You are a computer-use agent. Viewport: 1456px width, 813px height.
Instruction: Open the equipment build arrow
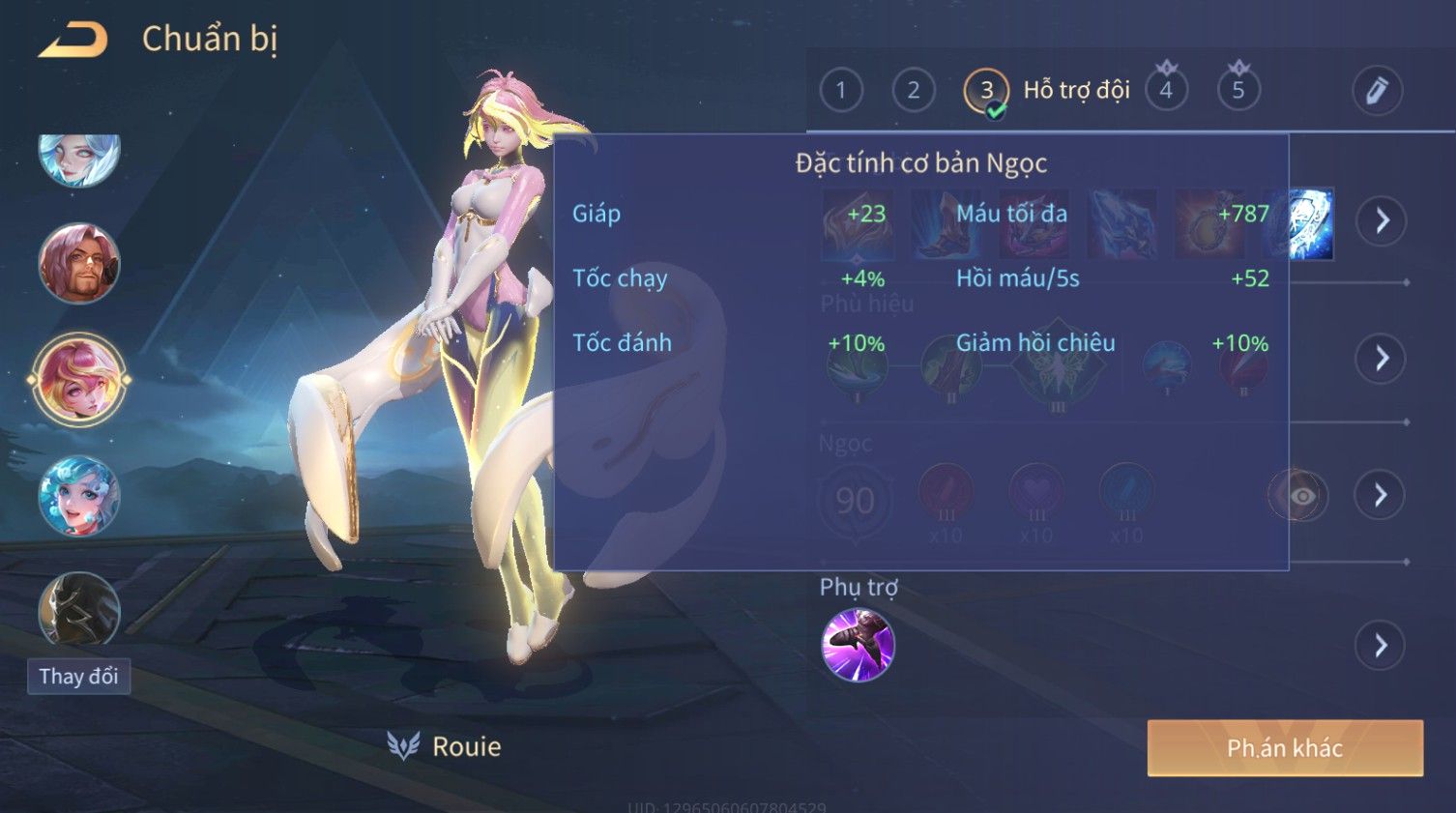[x=1382, y=221]
